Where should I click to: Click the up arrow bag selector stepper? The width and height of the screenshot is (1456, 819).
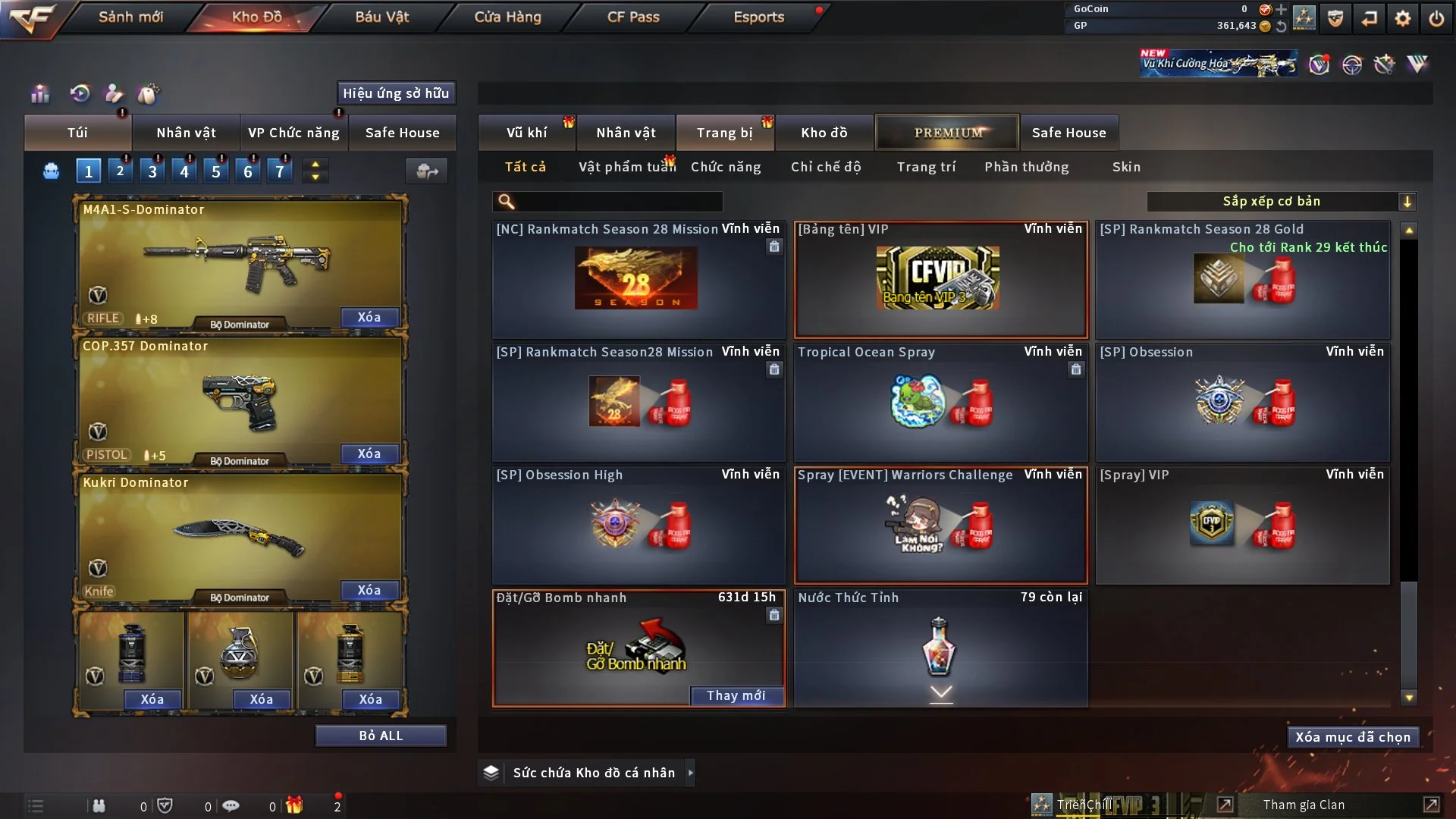click(x=315, y=163)
